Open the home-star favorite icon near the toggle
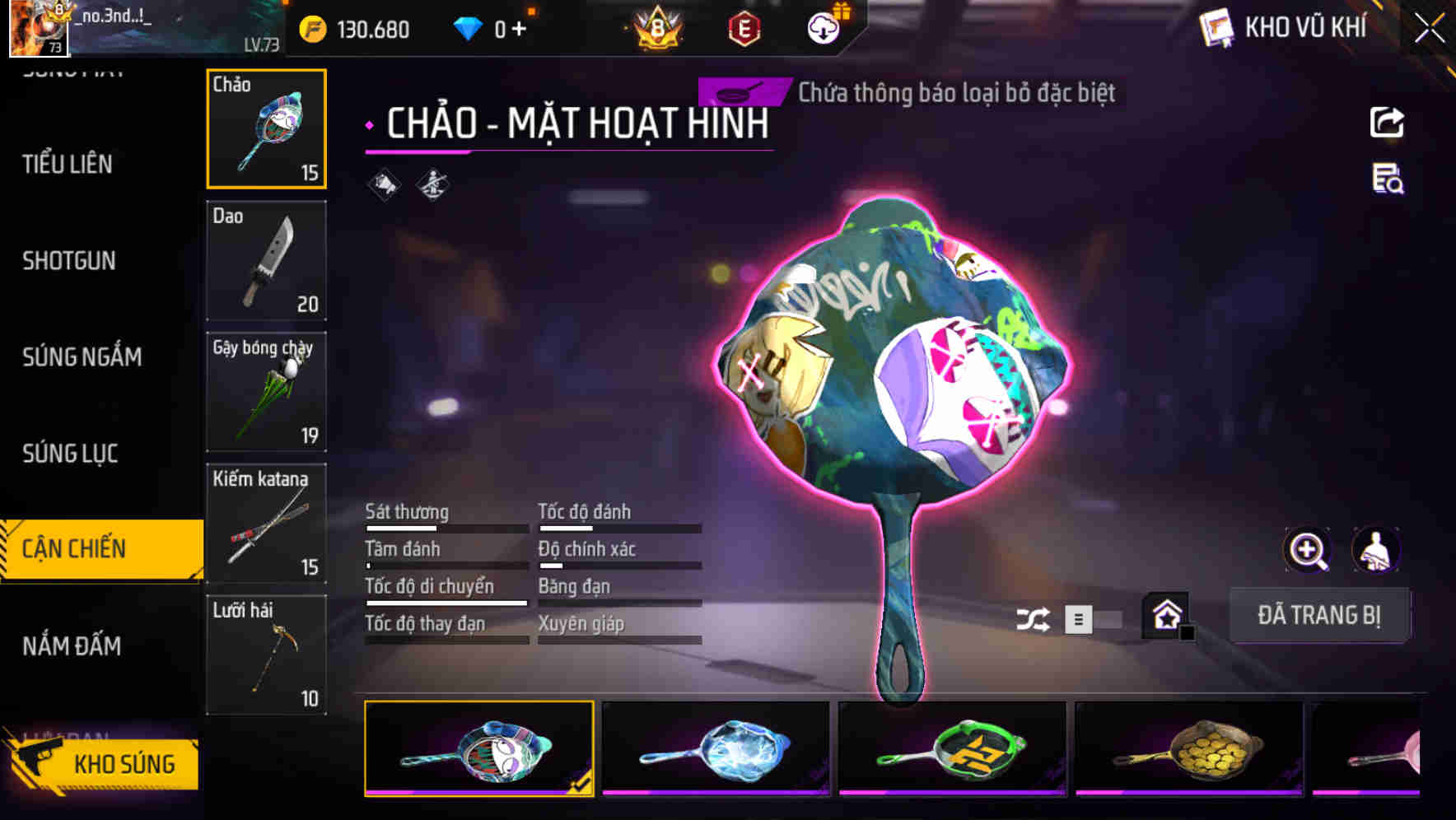This screenshot has height=820, width=1456. (x=1165, y=615)
